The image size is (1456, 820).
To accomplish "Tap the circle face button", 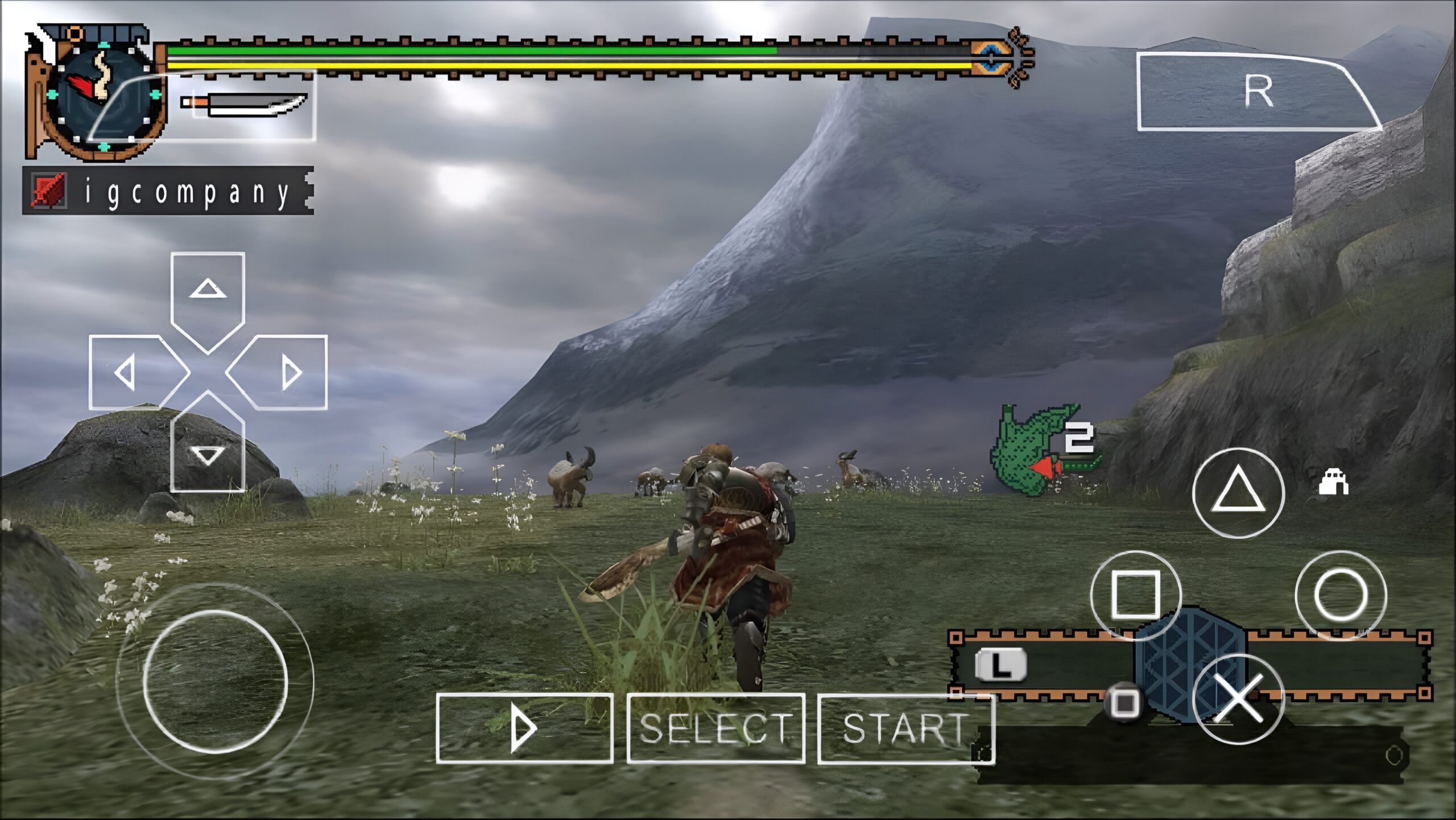I will pos(1341,596).
